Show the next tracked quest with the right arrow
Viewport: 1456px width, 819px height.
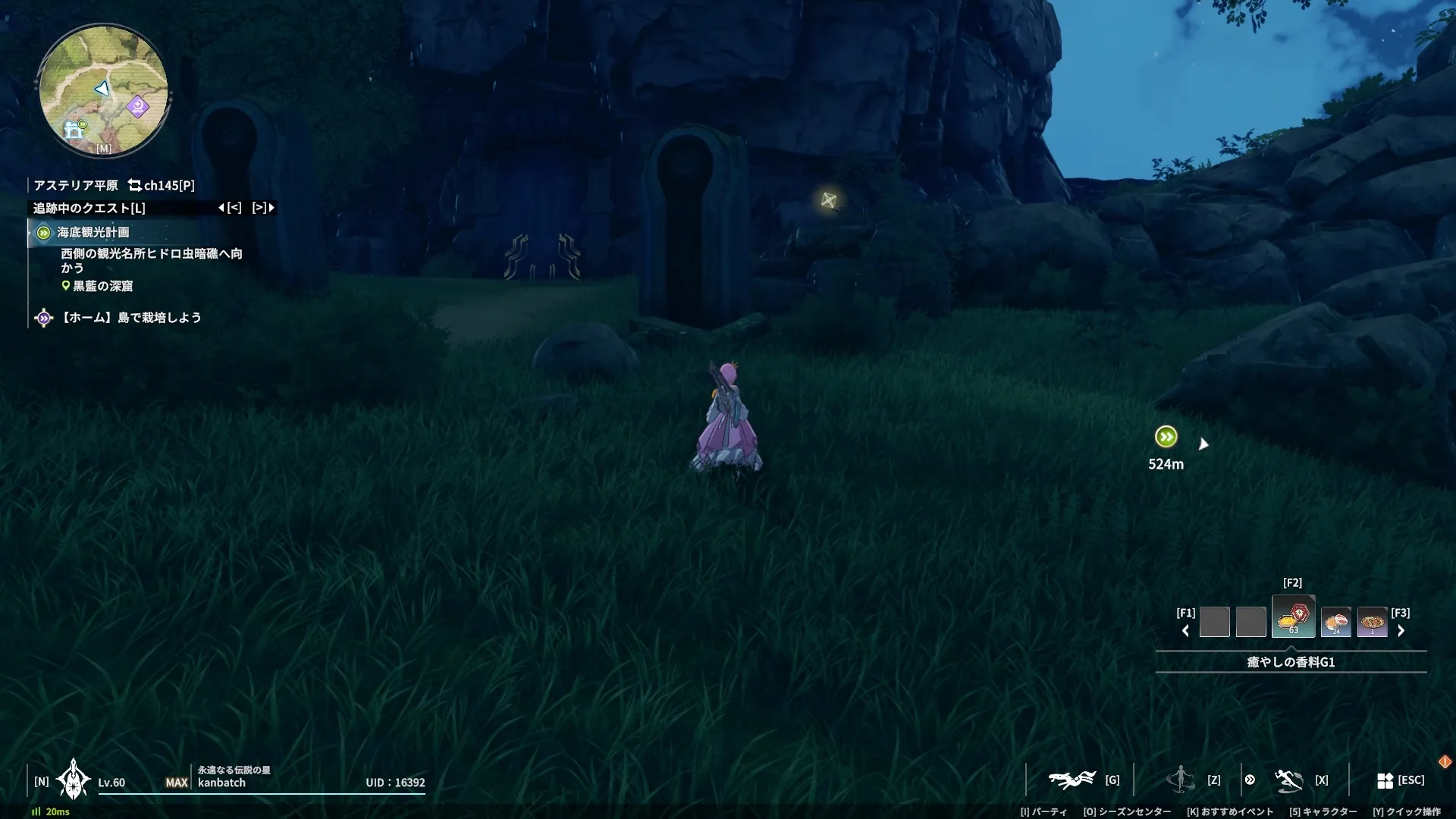click(x=271, y=208)
